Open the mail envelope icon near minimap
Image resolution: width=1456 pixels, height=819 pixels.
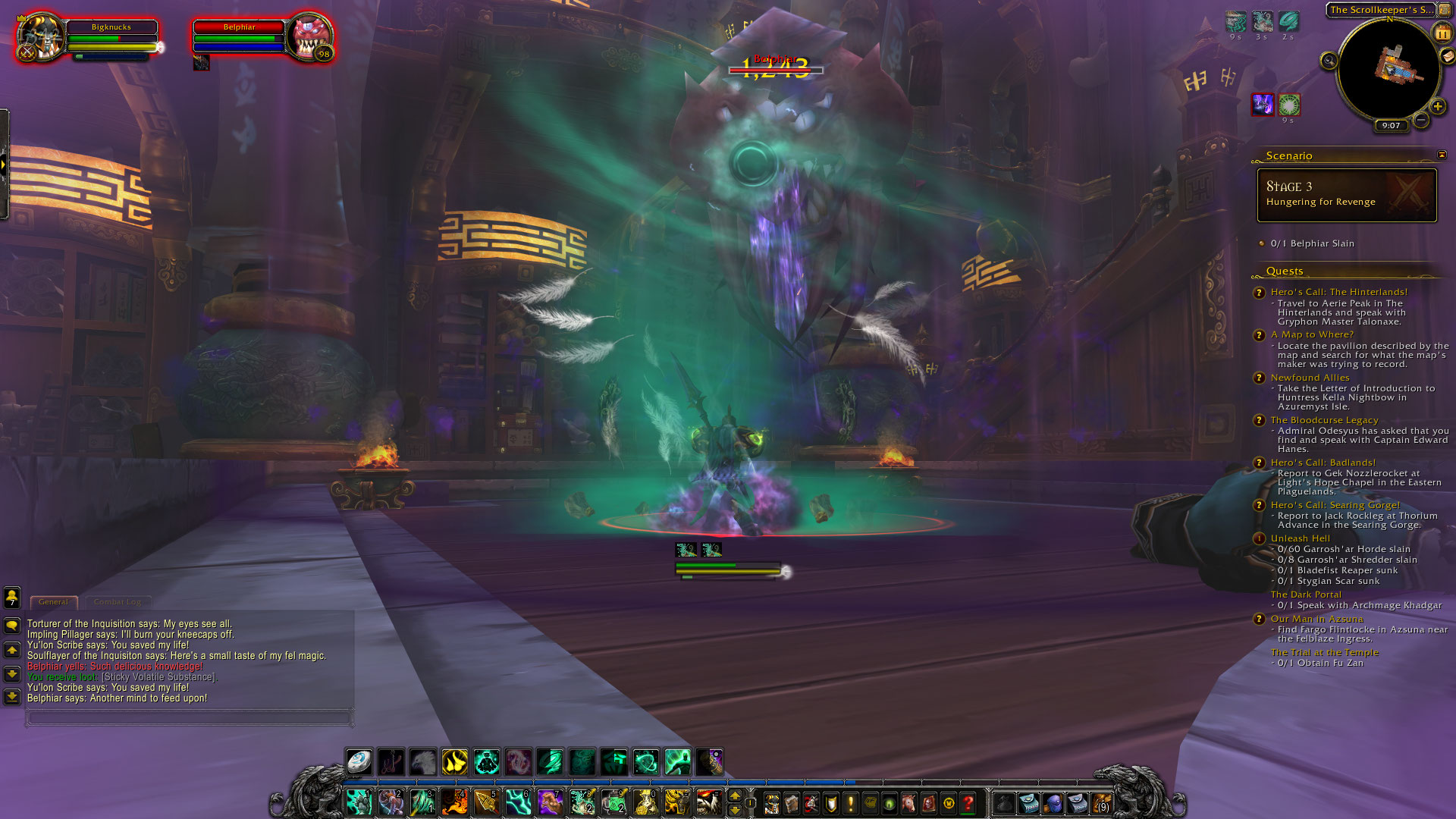click(1447, 57)
